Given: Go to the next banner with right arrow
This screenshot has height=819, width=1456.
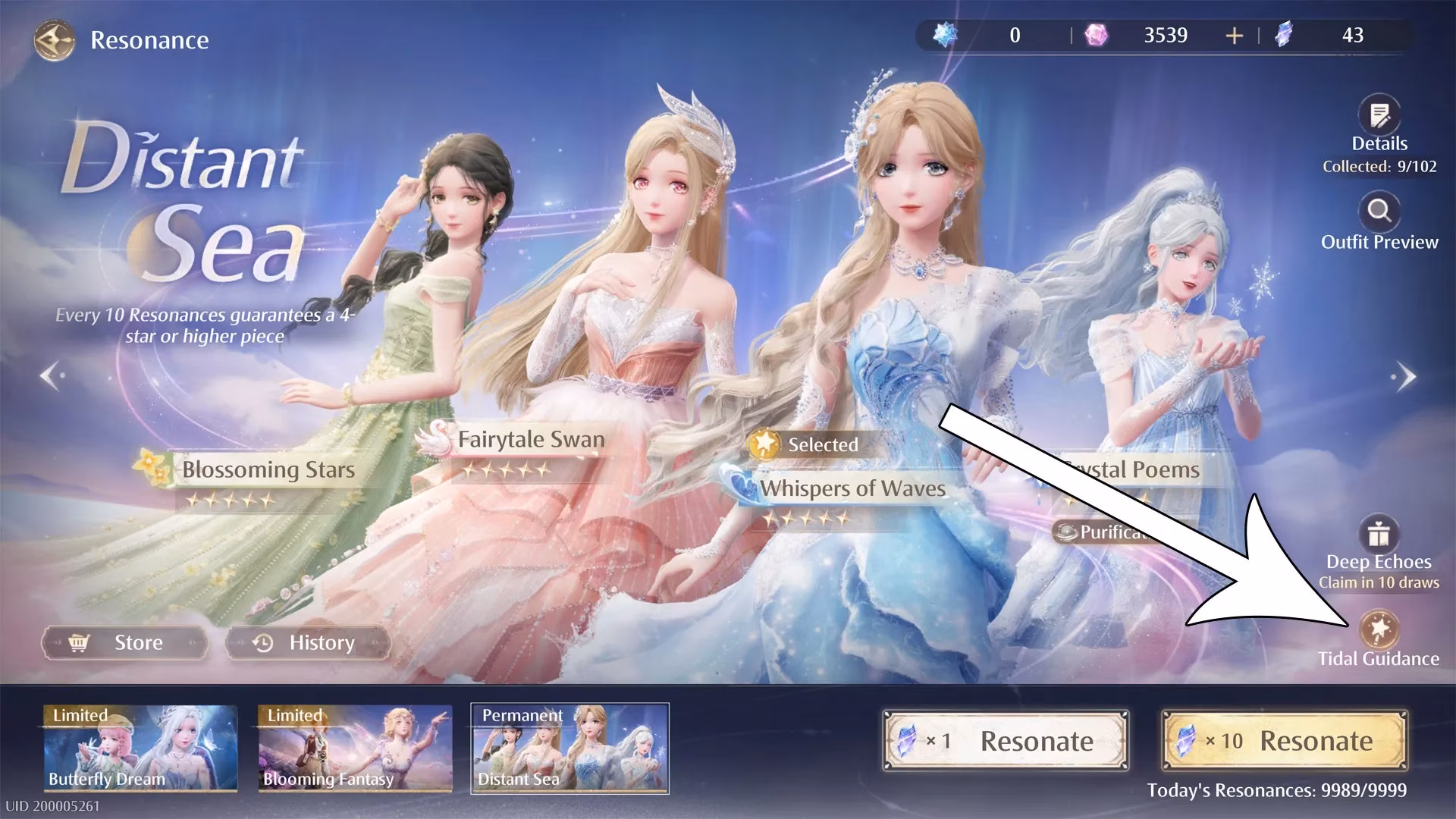Looking at the screenshot, I should tap(1405, 375).
